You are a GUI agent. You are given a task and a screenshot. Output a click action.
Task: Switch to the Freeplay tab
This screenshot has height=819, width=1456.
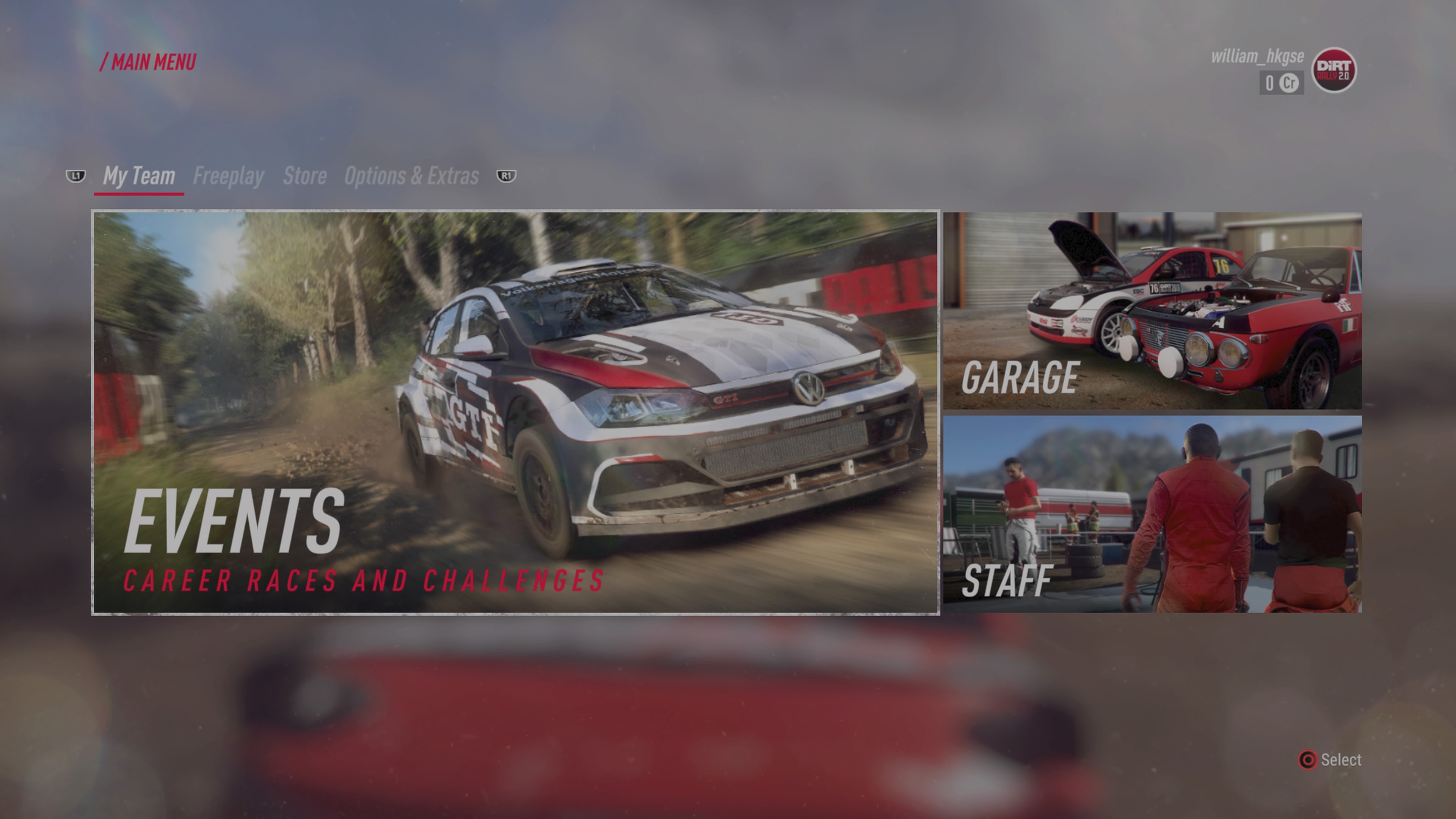tap(228, 176)
